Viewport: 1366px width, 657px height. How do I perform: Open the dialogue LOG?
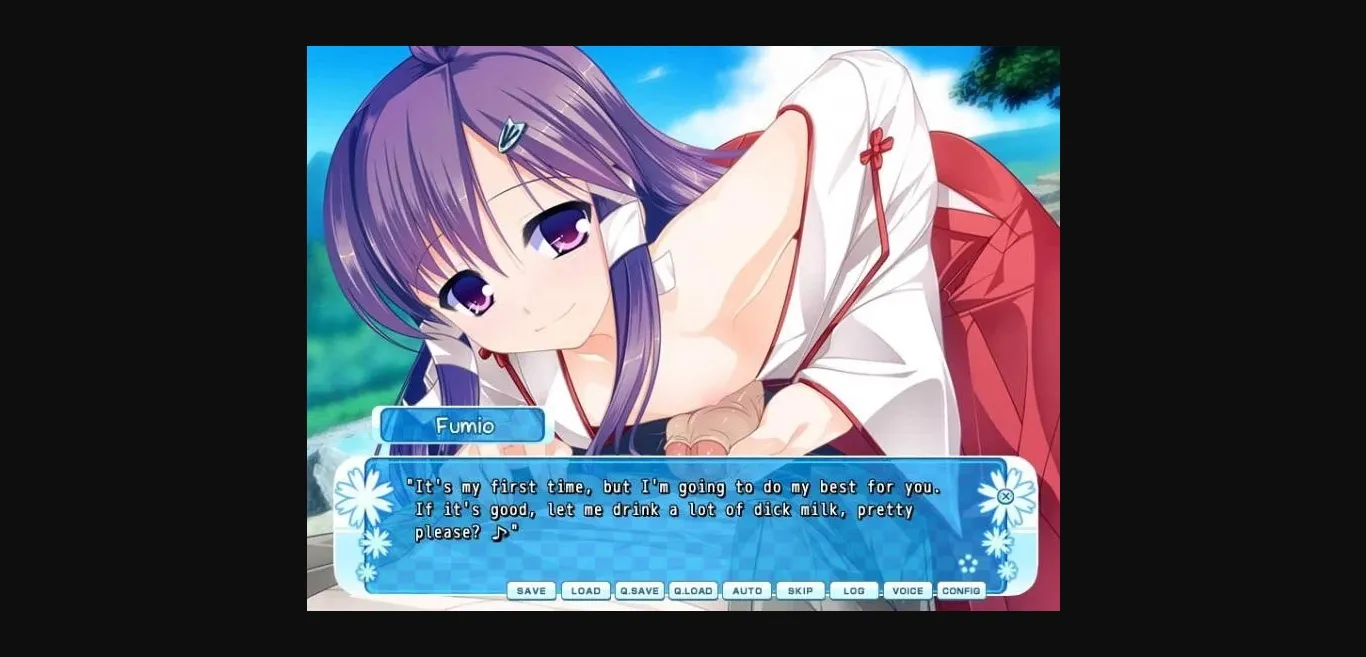[854, 591]
